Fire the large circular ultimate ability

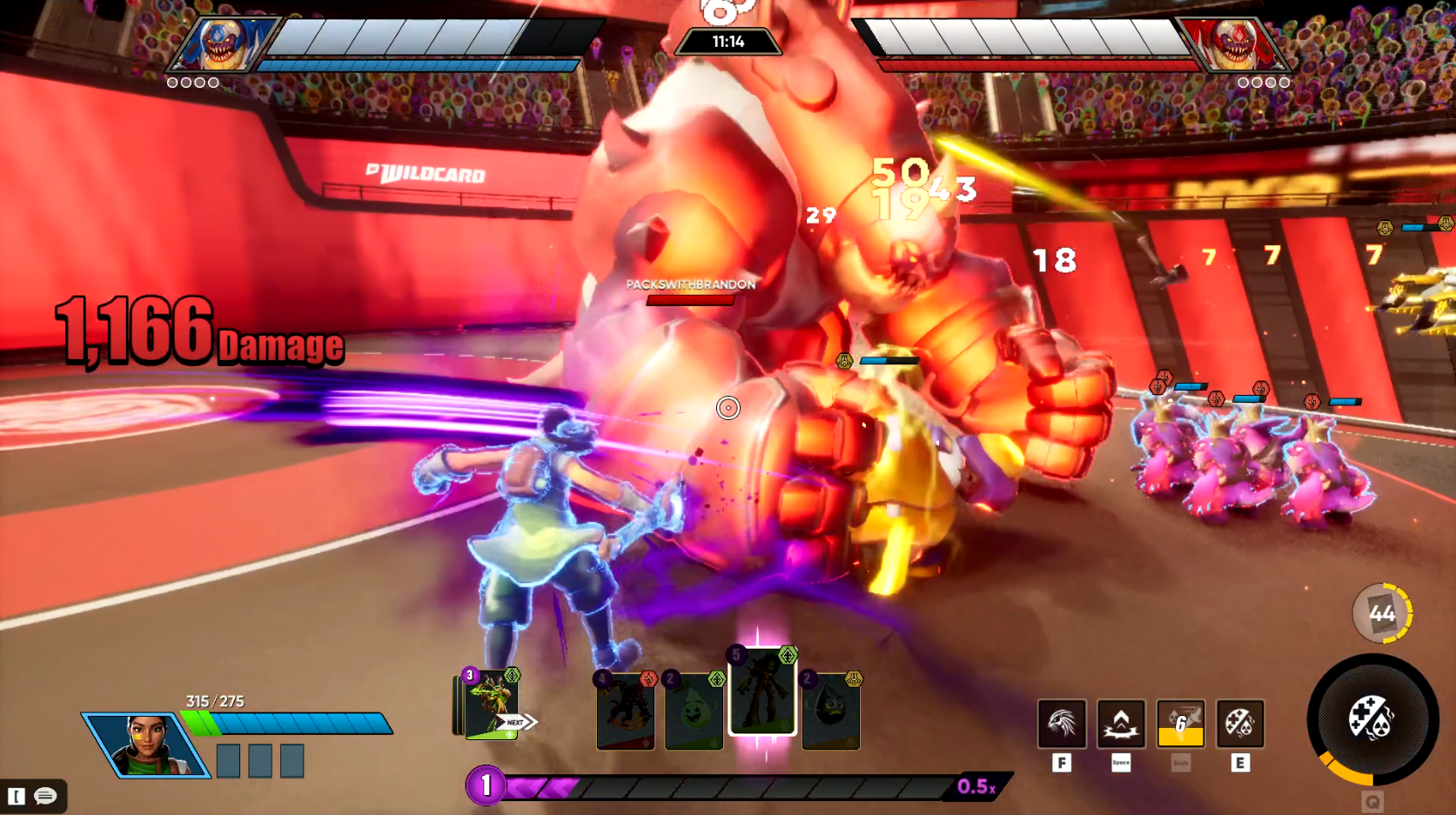pos(1372,719)
